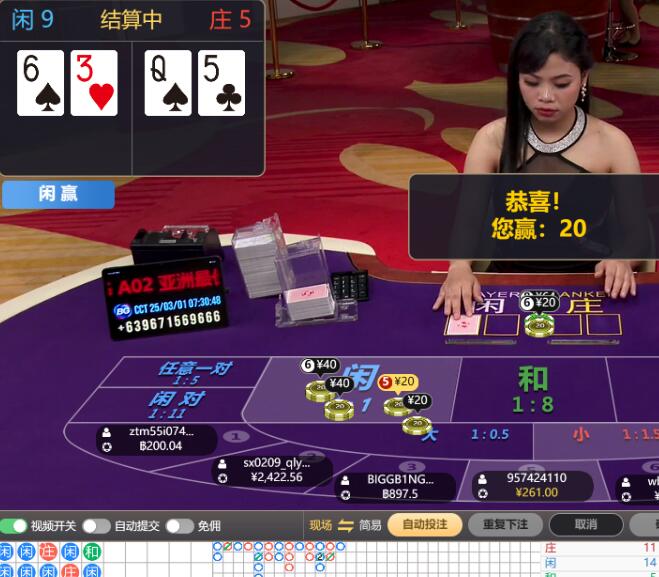Place a bet on 任意一对 any pair
The height and width of the screenshot is (577, 659).
point(190,372)
